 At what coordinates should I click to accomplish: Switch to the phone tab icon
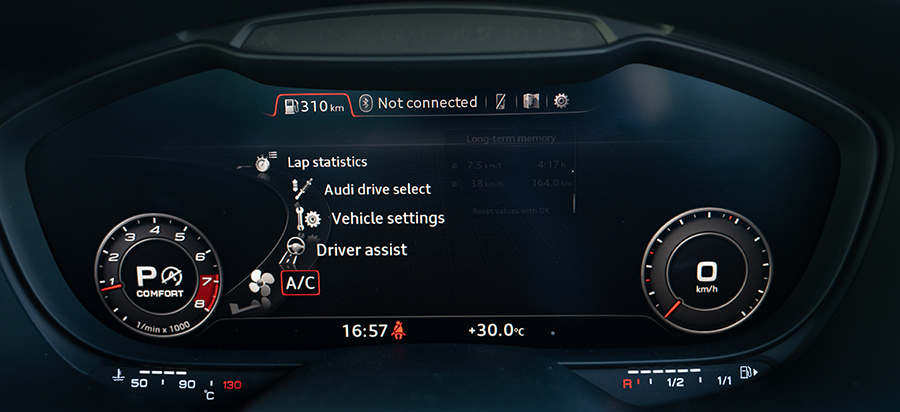pyautogui.click(x=501, y=102)
